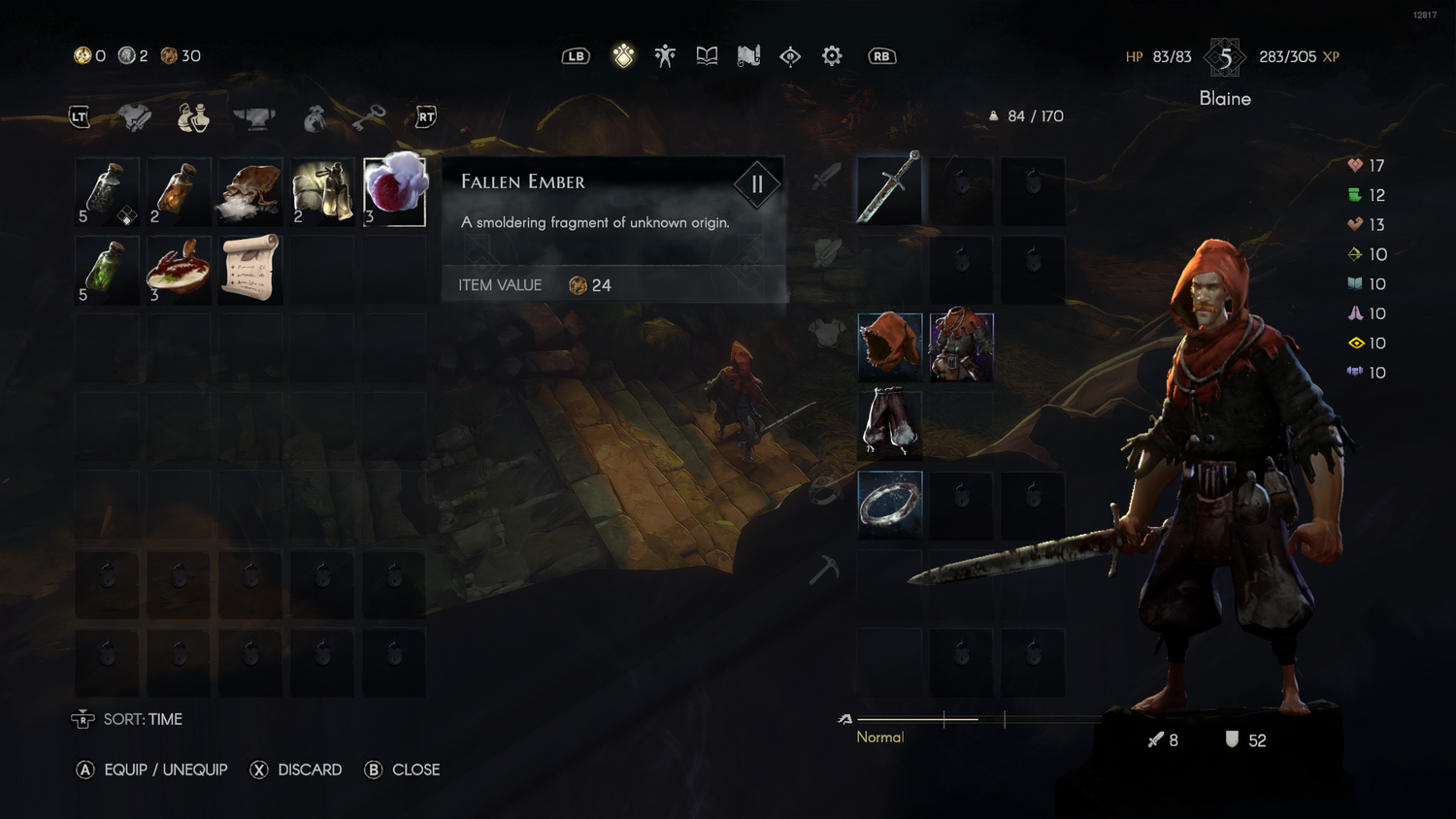This screenshot has width=1456, height=819.
Task: Select the equipped rusty sword slot
Action: tap(889, 189)
